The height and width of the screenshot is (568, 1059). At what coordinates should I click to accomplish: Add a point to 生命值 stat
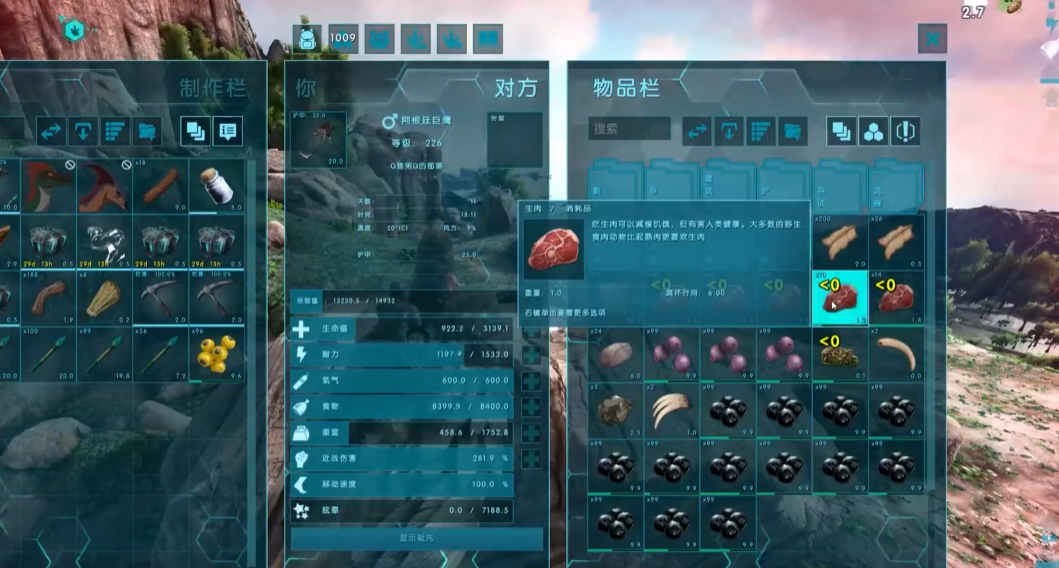pyautogui.click(x=531, y=328)
